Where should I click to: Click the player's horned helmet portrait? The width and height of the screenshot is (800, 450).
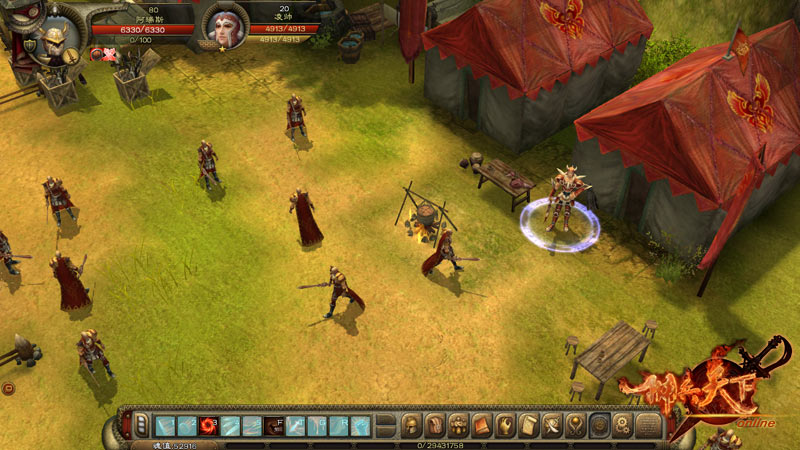coord(52,38)
